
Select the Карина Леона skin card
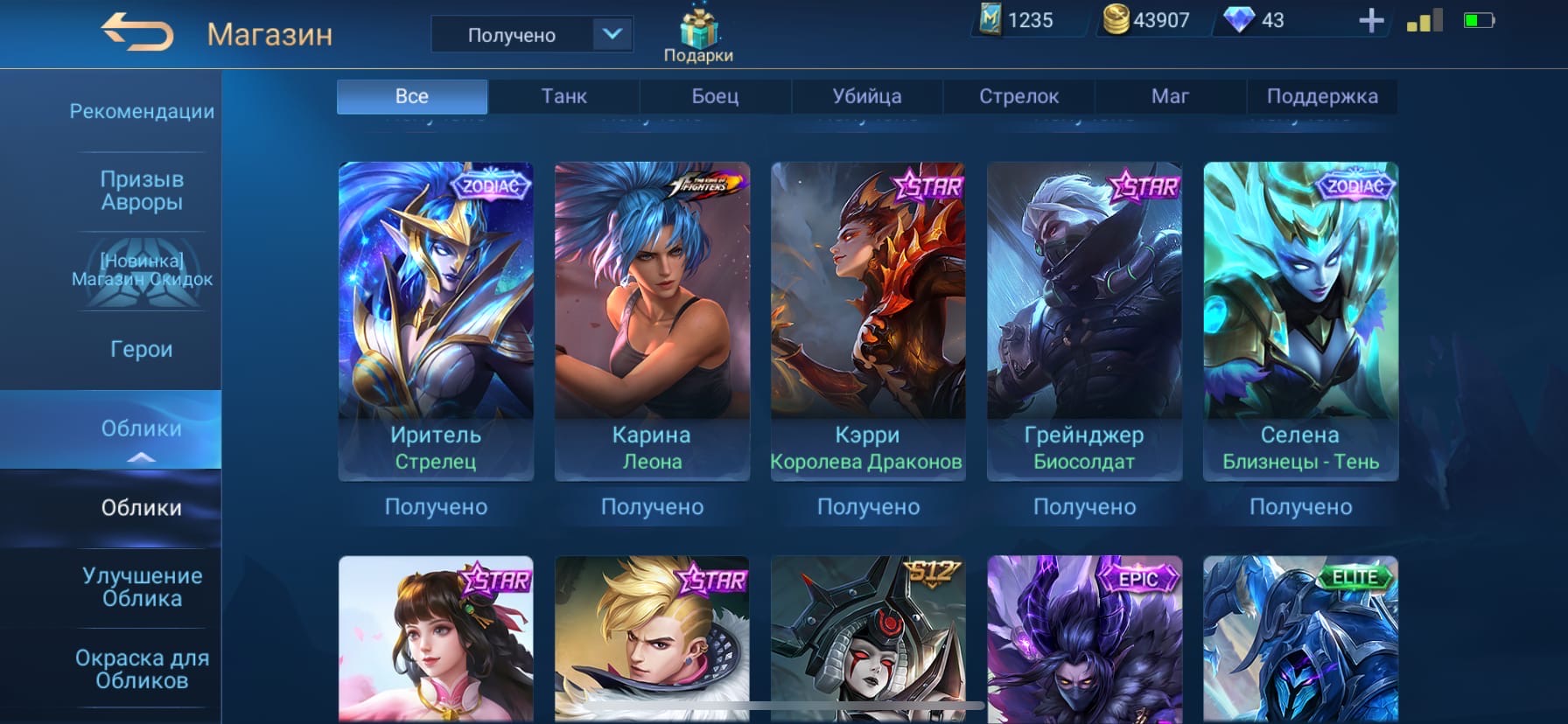652,320
